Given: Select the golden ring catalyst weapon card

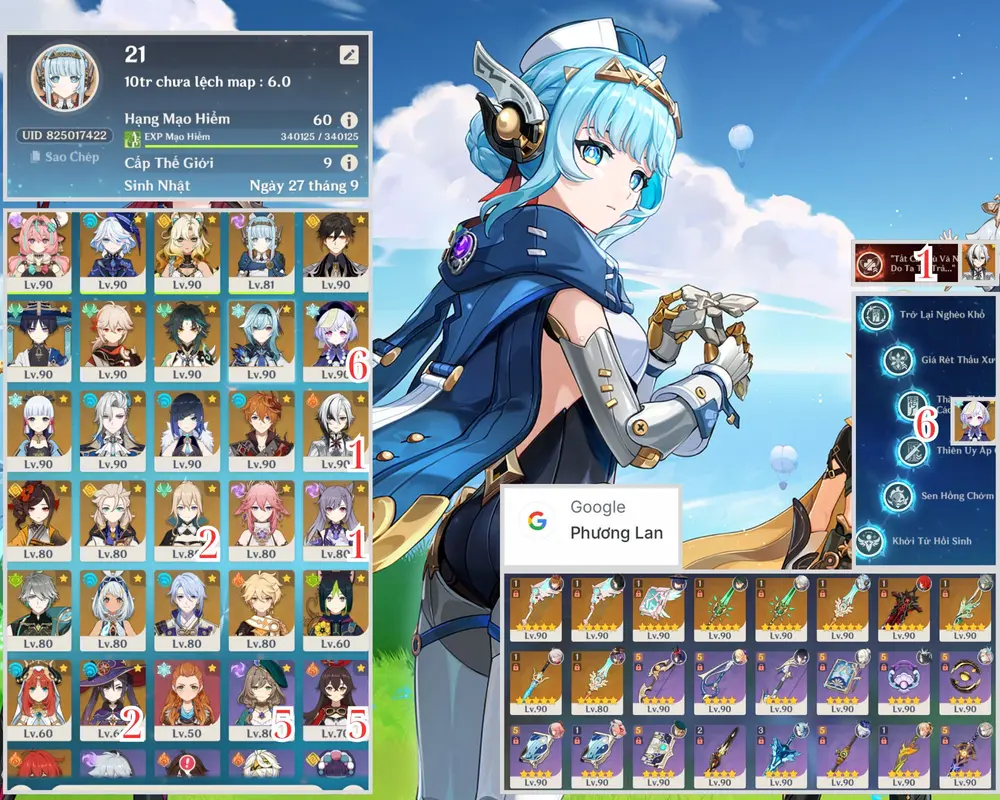Looking at the screenshot, I should 965,678.
